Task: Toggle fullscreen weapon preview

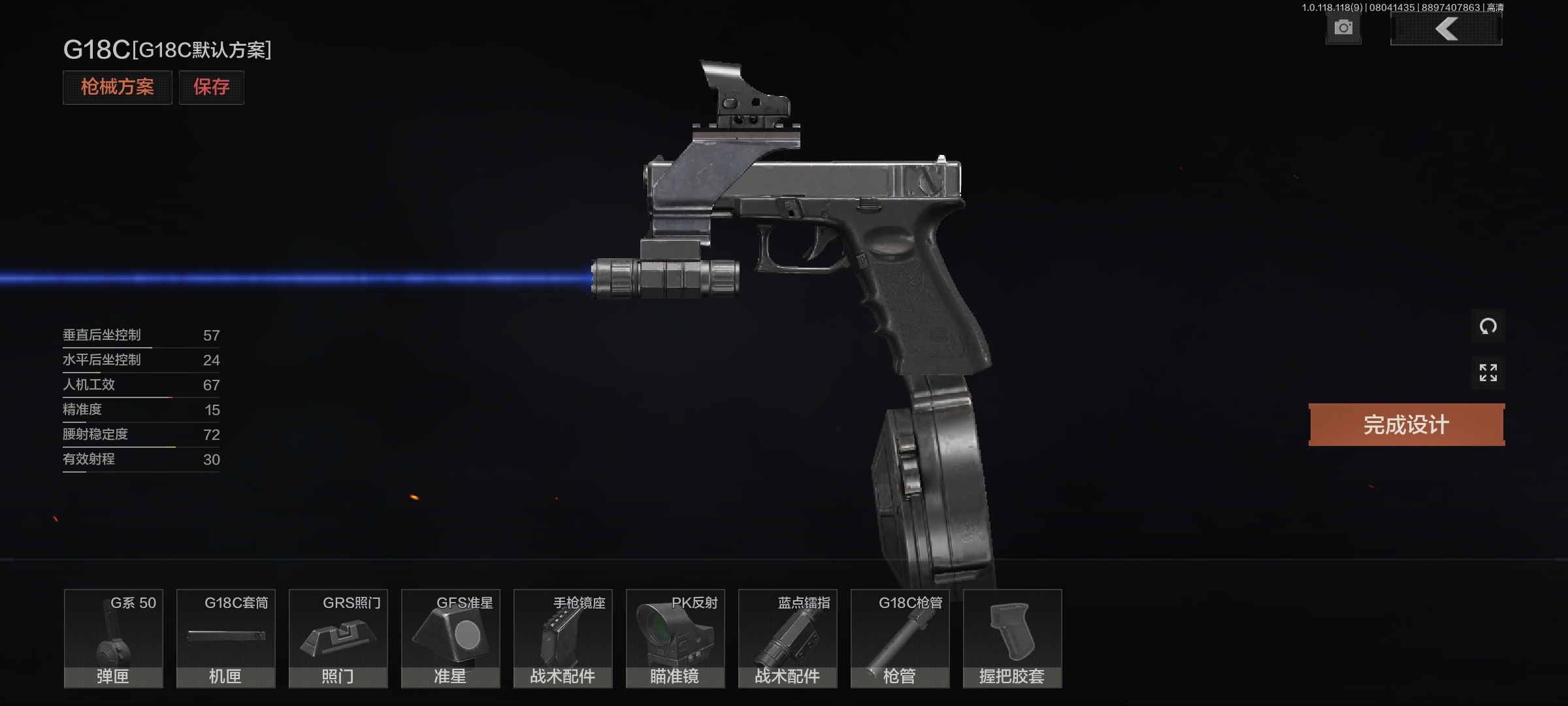Action: tap(1488, 373)
